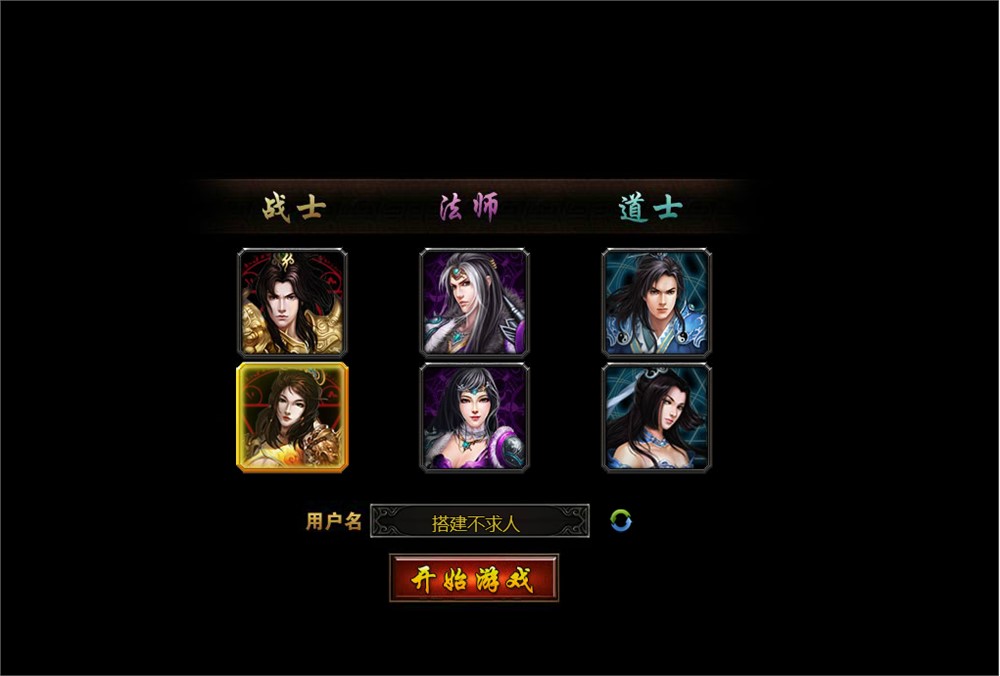Select the female mage portrait
The image size is (1000, 676).
coord(474,417)
